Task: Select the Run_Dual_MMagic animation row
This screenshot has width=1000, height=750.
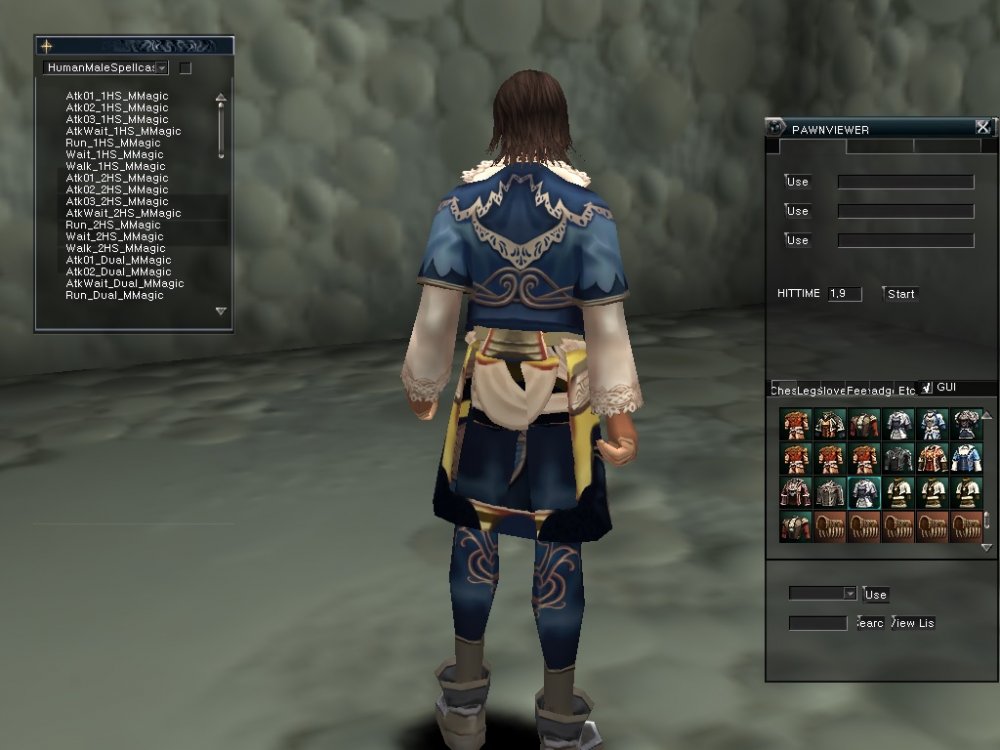Action: click(114, 296)
